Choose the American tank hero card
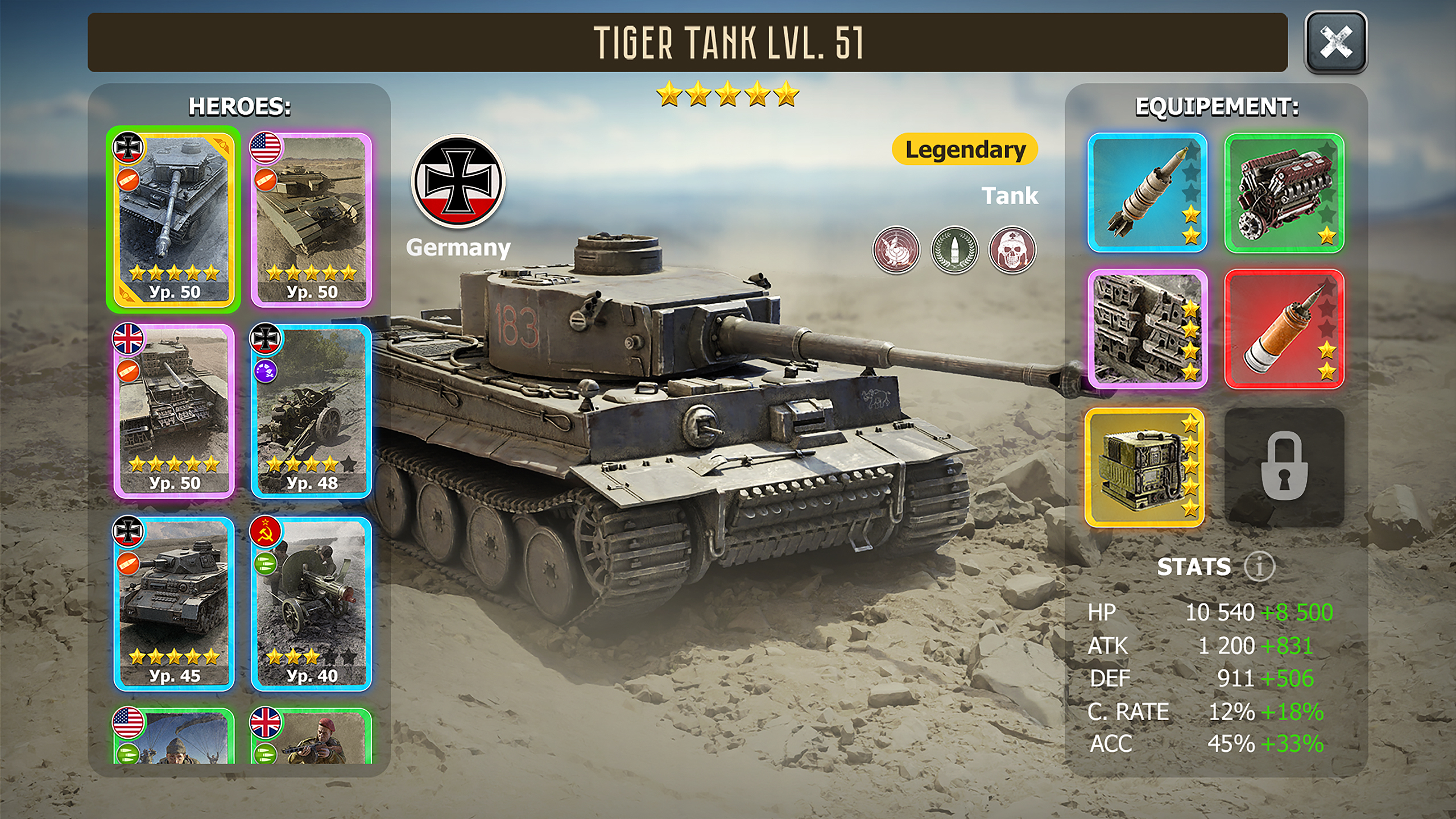The height and width of the screenshot is (819, 1456). tap(311, 220)
